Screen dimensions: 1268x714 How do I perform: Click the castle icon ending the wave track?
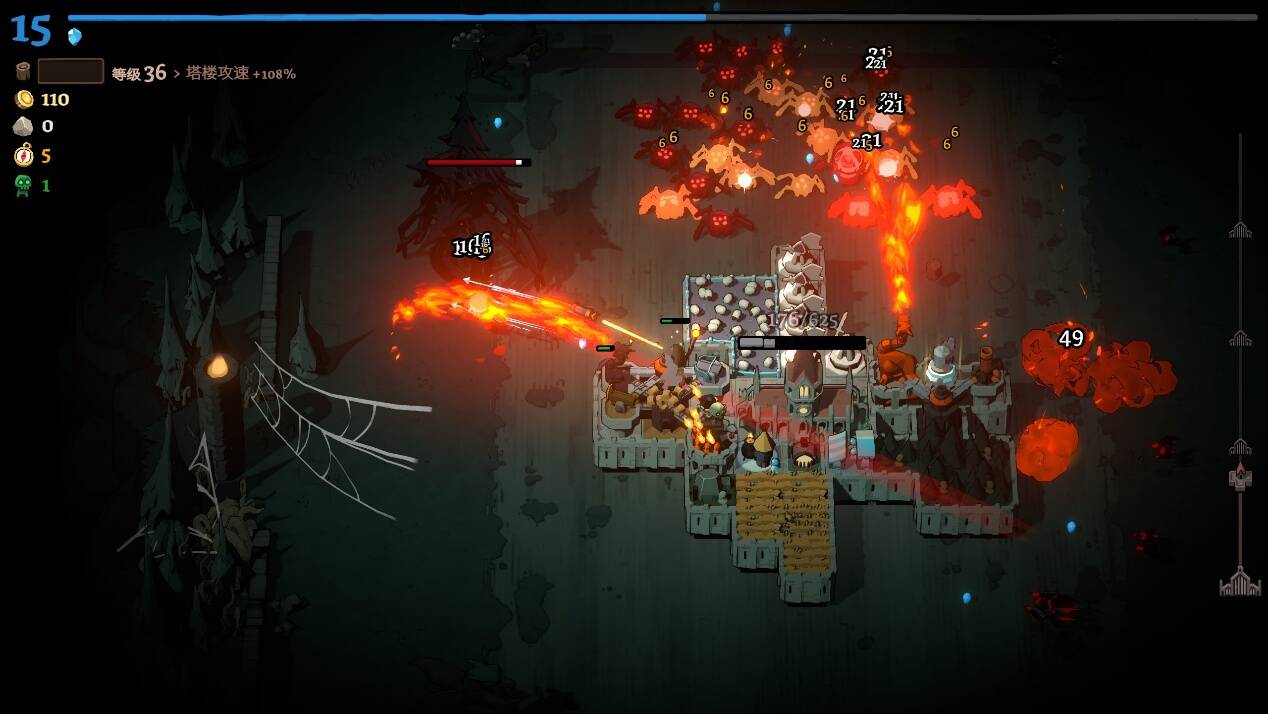tap(1240, 582)
